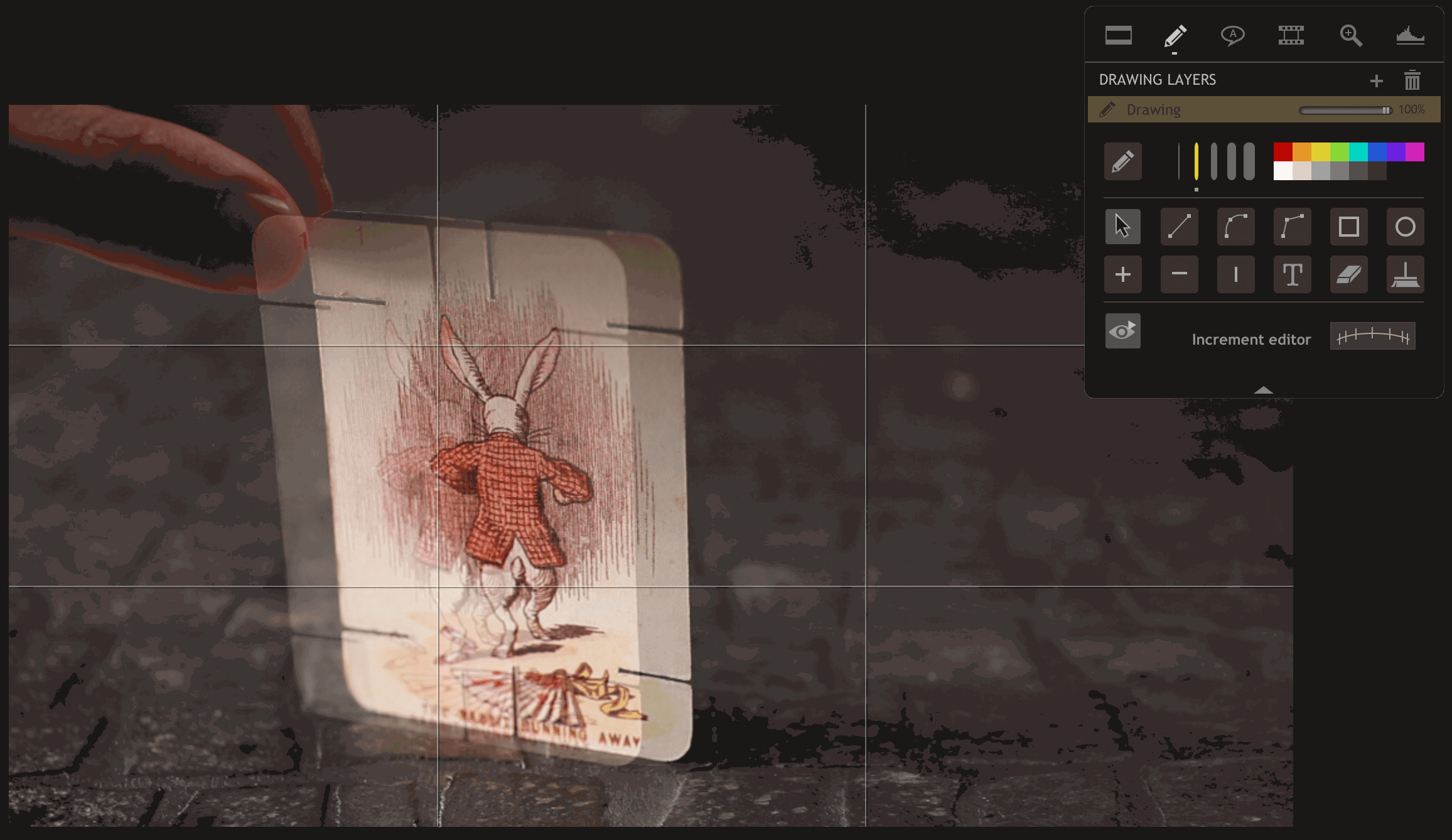The image size is (1452, 840).
Task: Activate the Text annotation tool
Action: click(1292, 274)
